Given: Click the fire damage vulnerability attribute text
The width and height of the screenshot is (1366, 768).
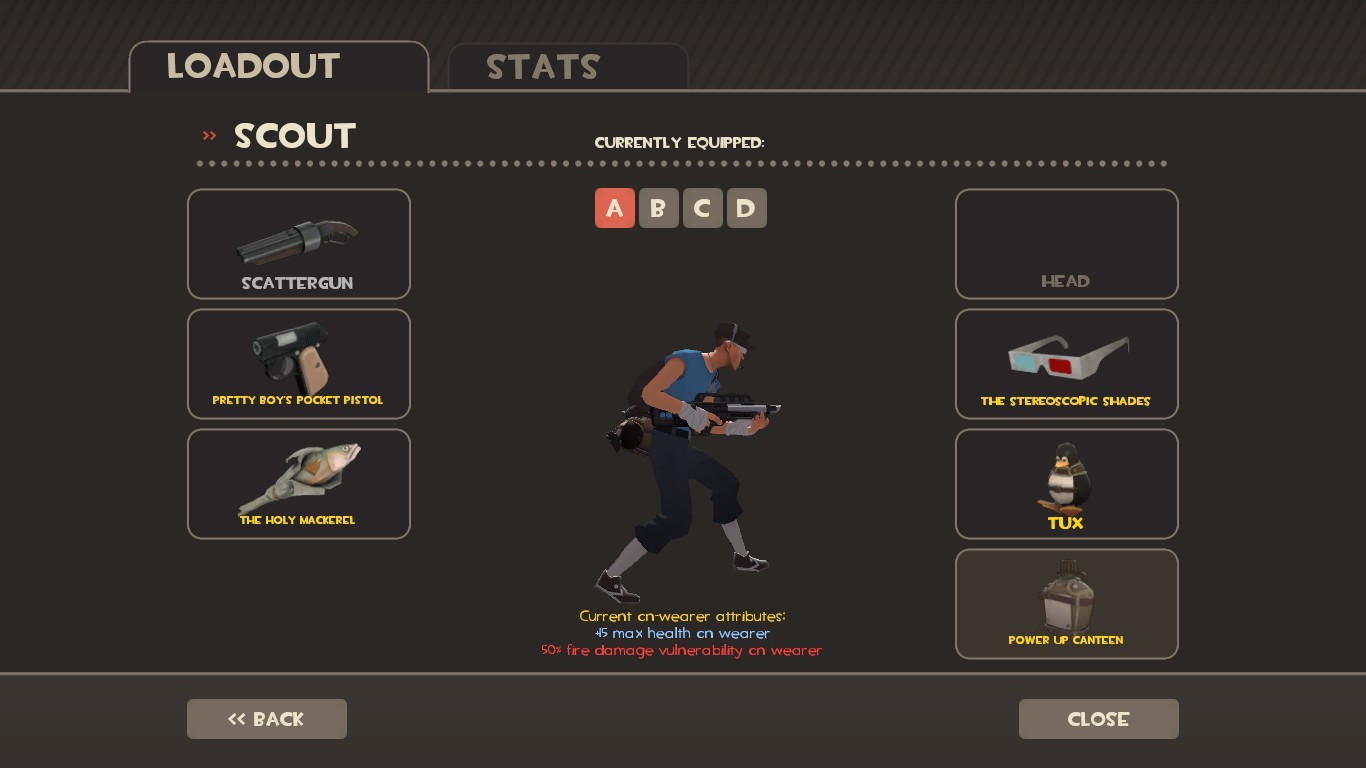Looking at the screenshot, I should 683,650.
